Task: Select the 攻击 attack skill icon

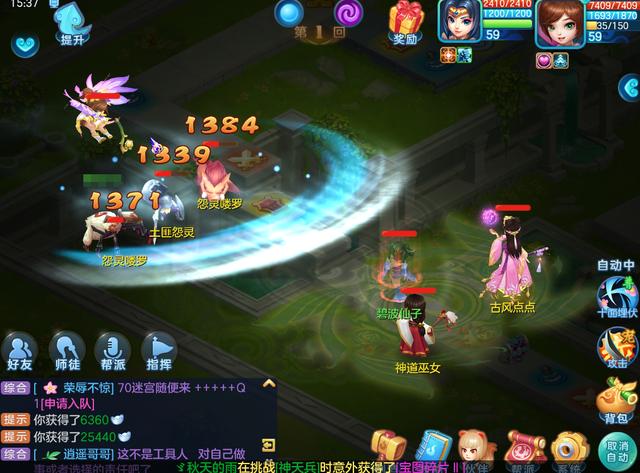Action: (x=616, y=347)
